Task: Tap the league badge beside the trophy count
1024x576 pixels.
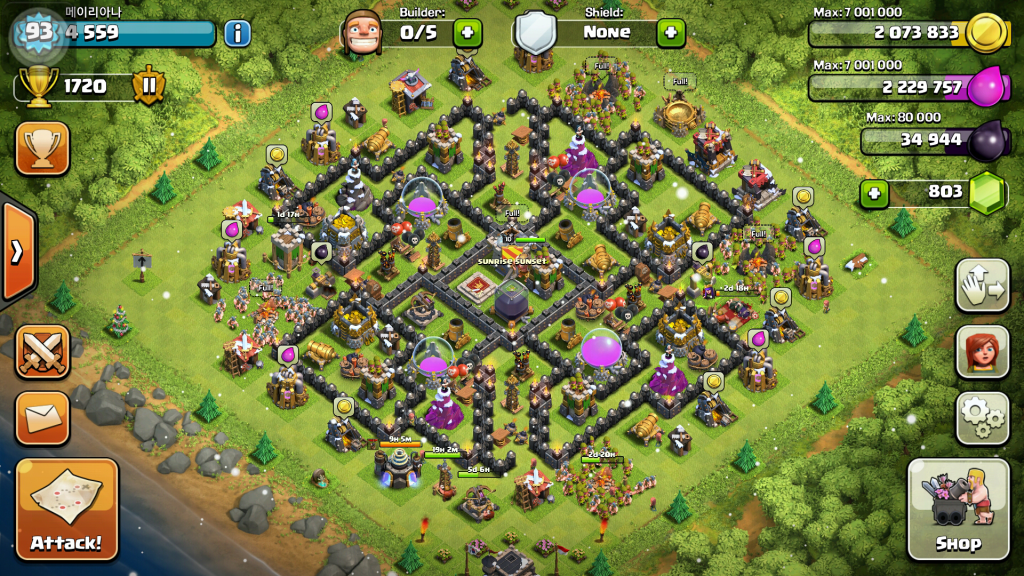Action: coord(148,86)
